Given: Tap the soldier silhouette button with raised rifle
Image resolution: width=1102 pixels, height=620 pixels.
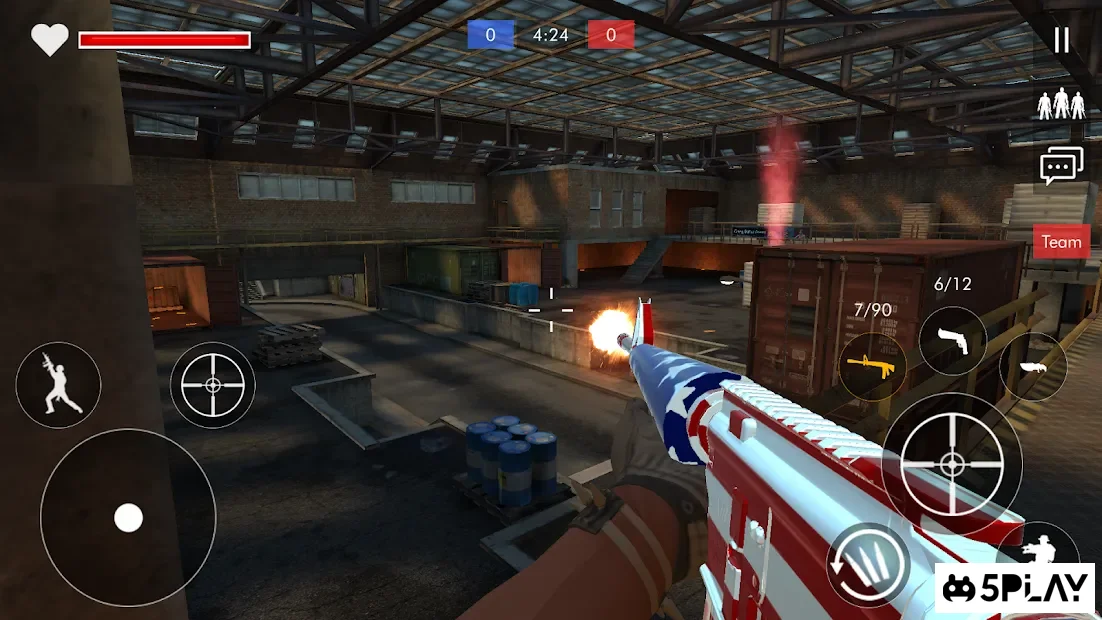Looking at the screenshot, I should coord(58,385).
